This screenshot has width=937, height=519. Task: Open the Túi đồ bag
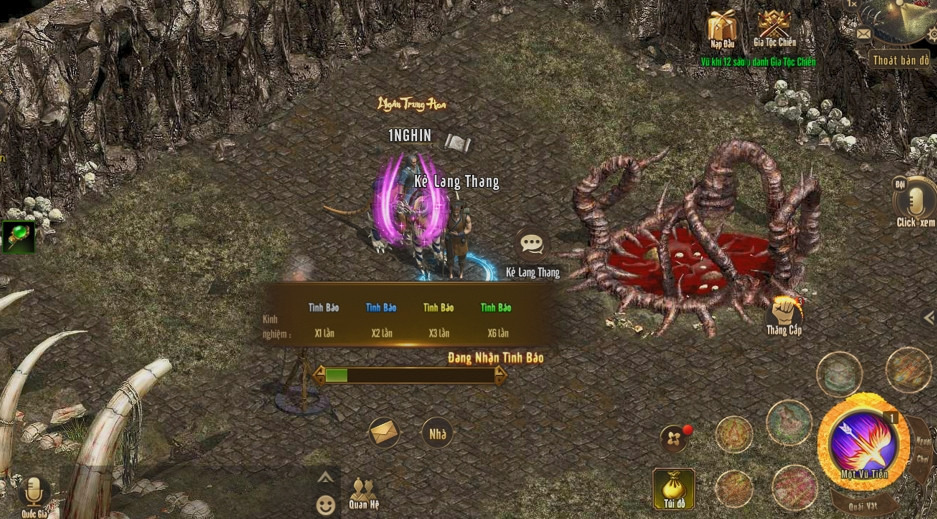(673, 486)
